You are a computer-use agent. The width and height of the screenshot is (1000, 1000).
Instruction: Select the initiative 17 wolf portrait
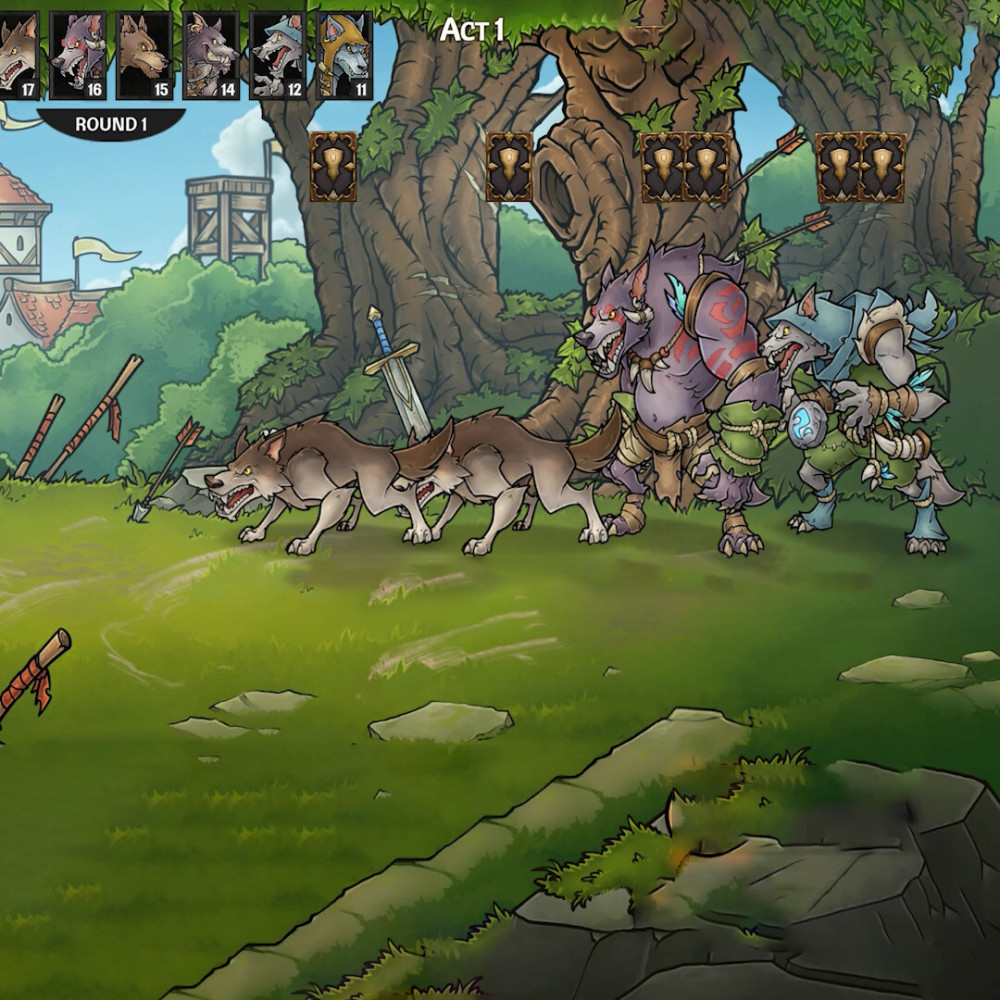(x=17, y=55)
